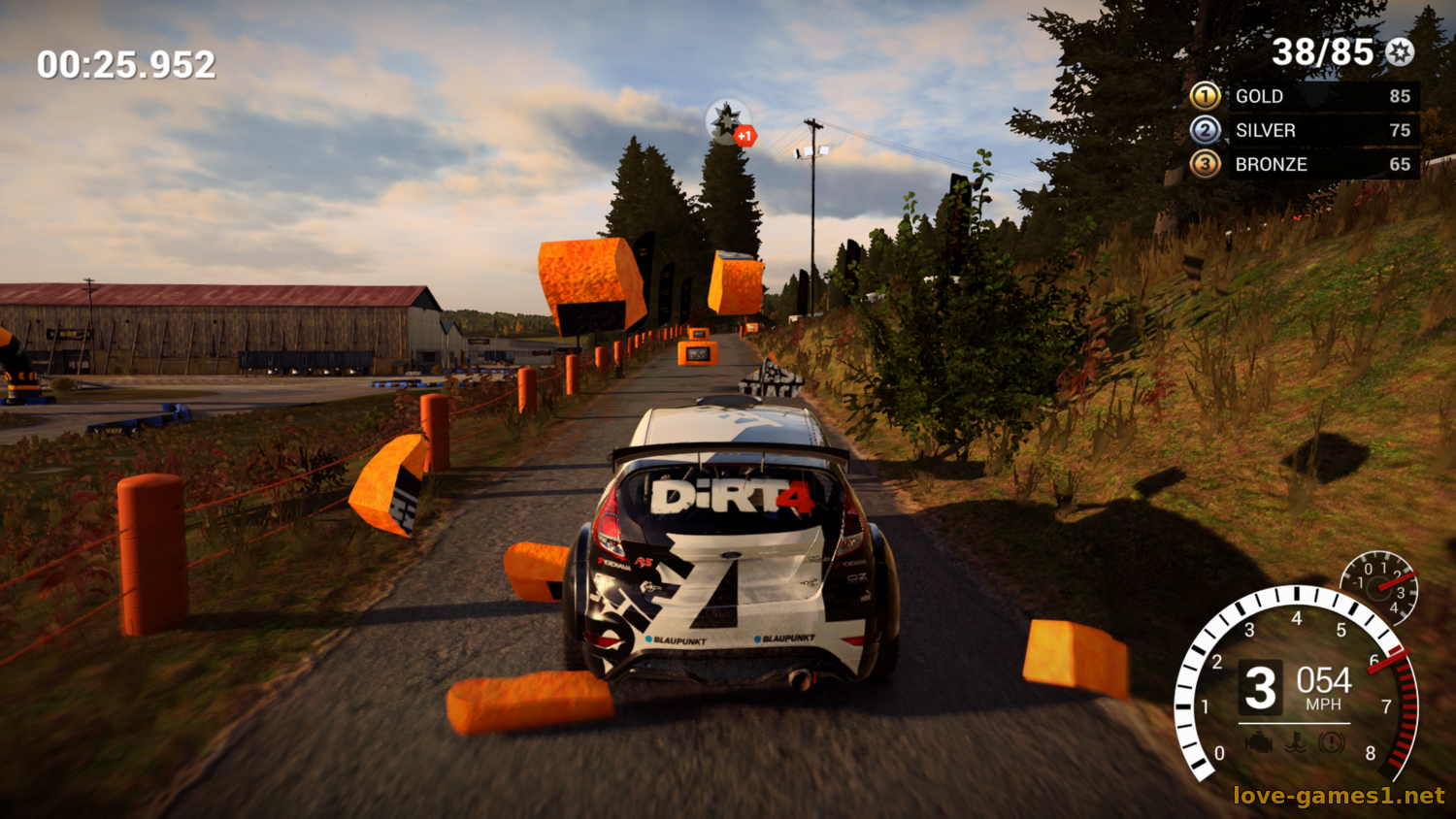Click the engine warning icon in the speedometer
Viewport: 1456px width, 819px height.
point(1259,743)
